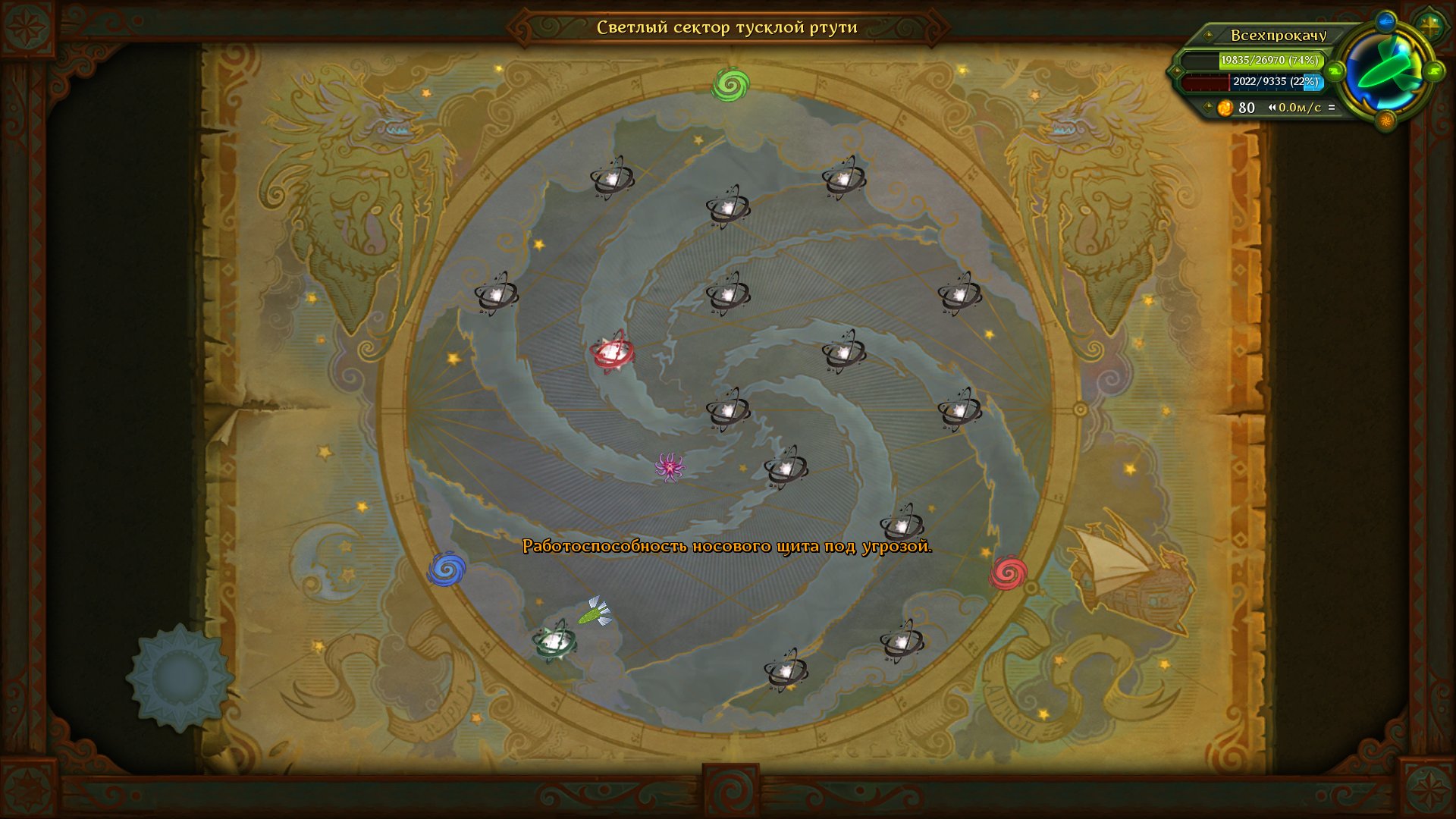Click the green orb right of the ship globe

(x=1433, y=72)
